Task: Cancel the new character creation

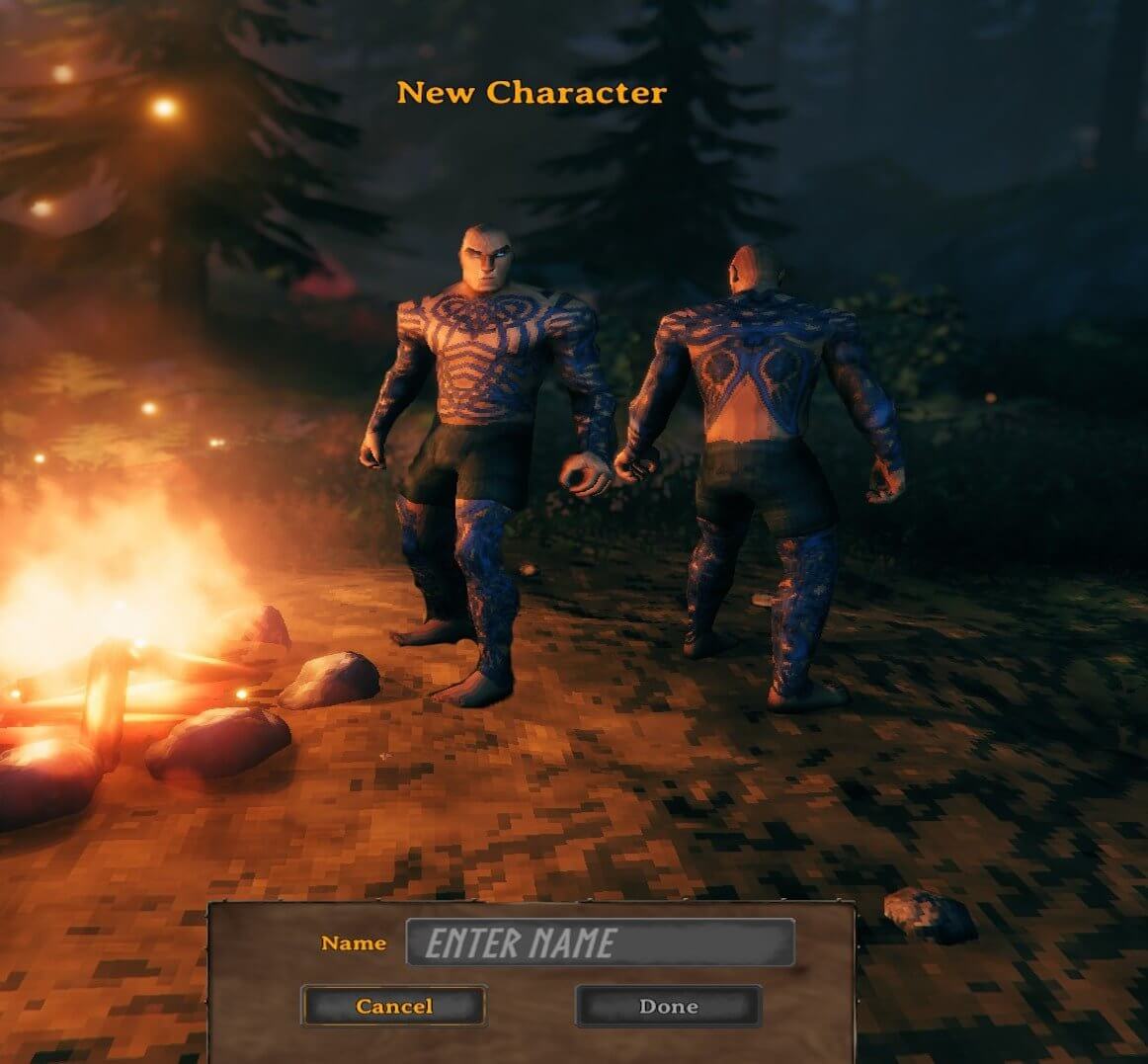Action: coord(393,1006)
